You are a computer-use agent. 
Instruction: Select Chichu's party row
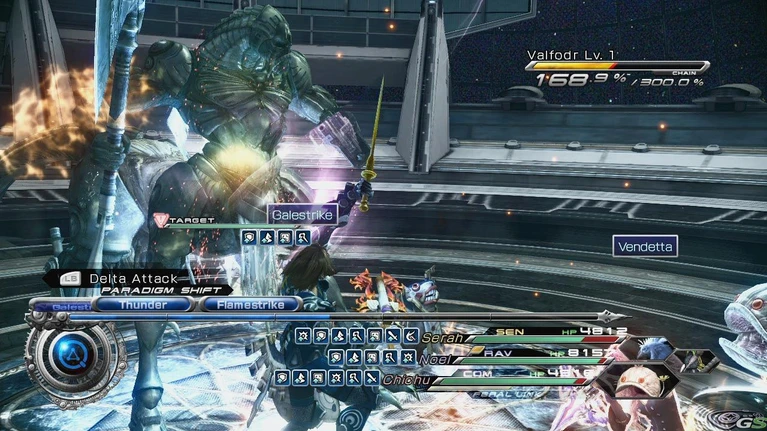tap(520, 378)
